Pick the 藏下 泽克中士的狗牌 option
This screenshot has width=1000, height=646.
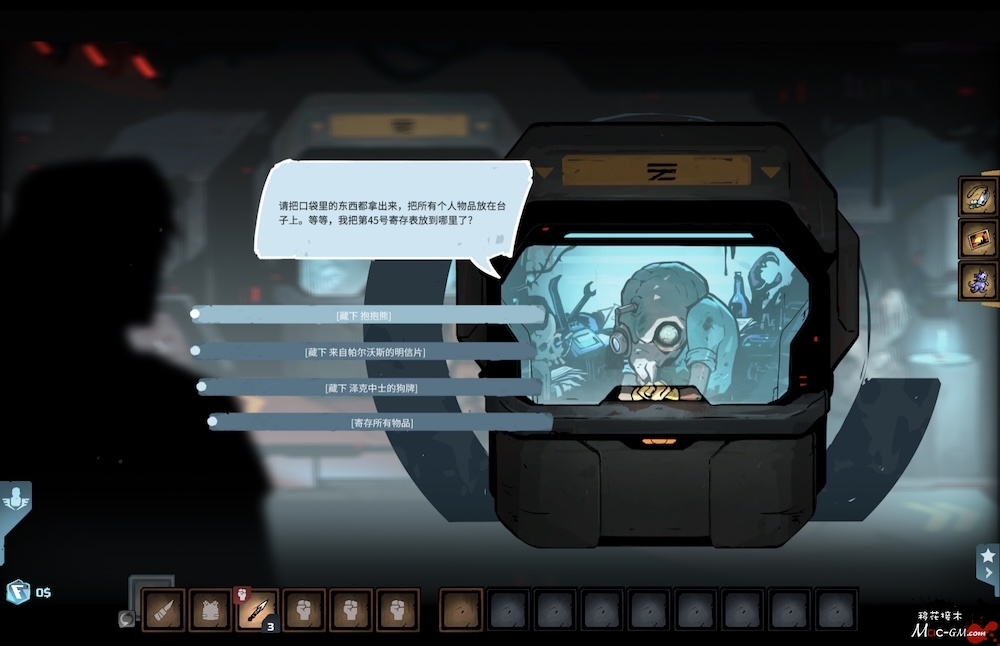[370, 387]
